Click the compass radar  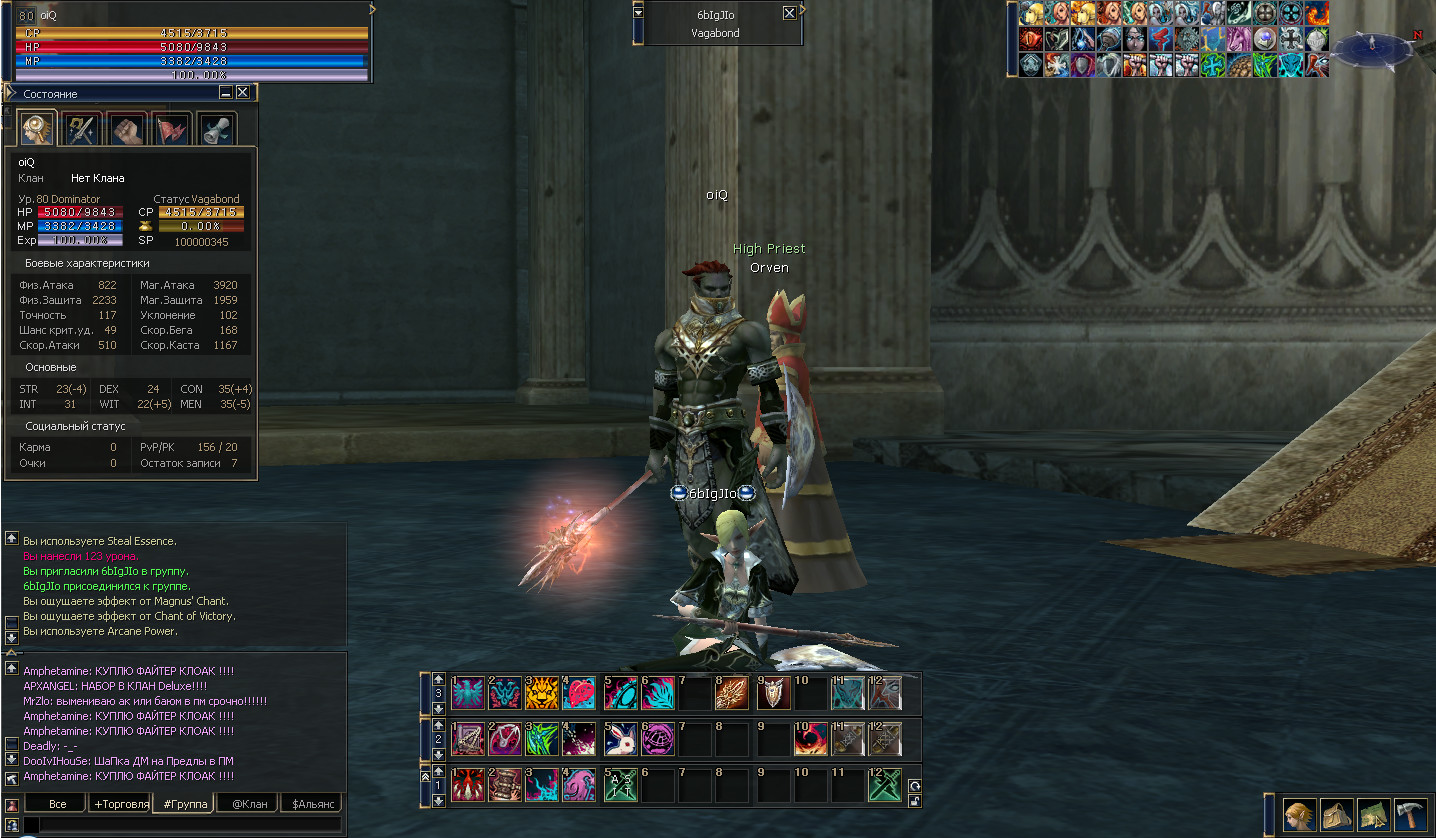click(1372, 46)
